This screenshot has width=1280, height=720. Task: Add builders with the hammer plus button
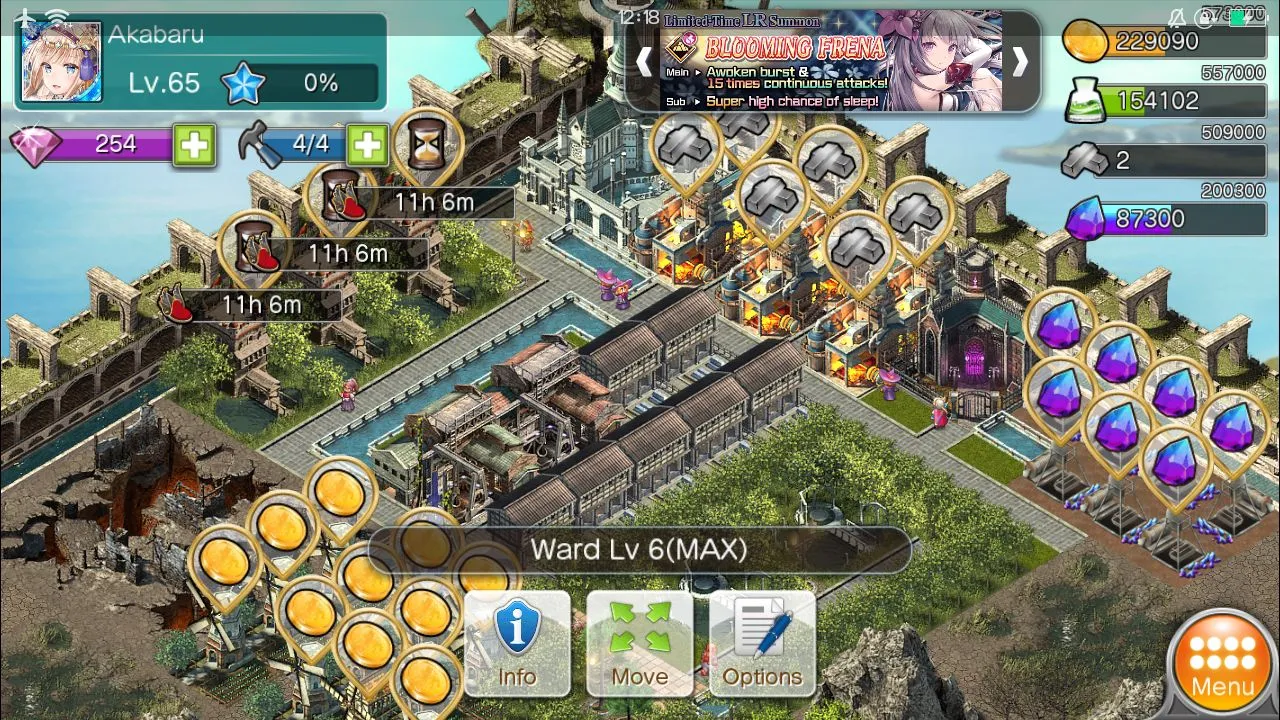(x=367, y=145)
